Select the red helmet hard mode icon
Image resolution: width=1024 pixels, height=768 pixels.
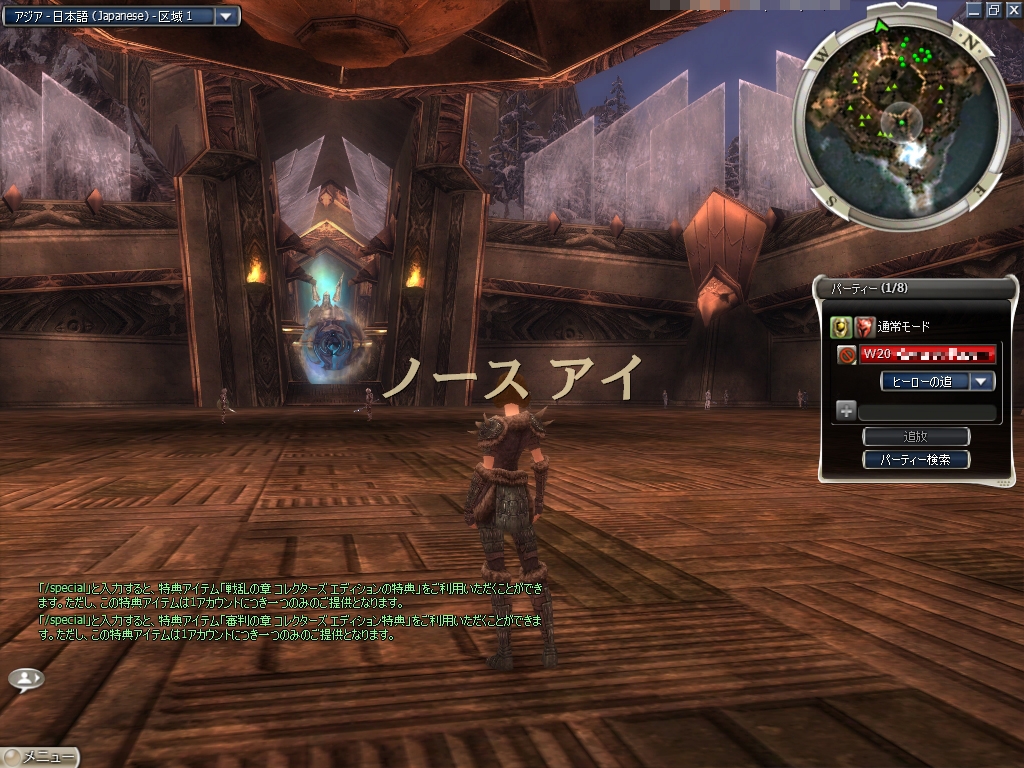(865, 326)
